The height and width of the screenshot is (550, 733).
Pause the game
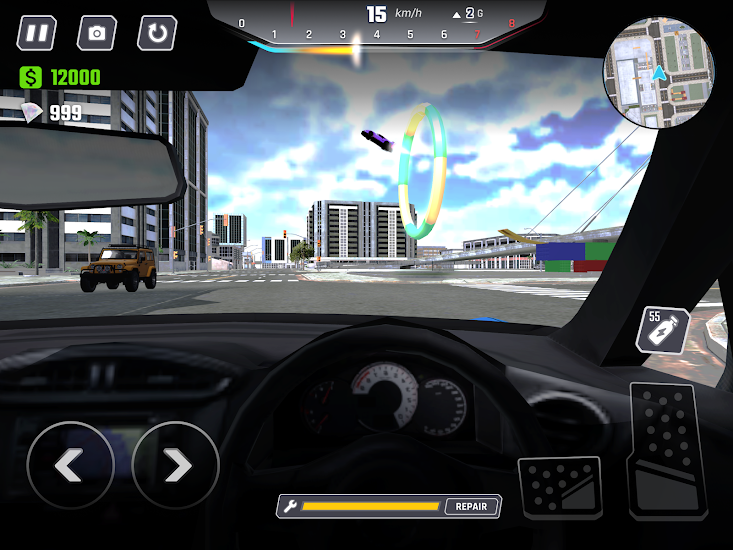37,33
